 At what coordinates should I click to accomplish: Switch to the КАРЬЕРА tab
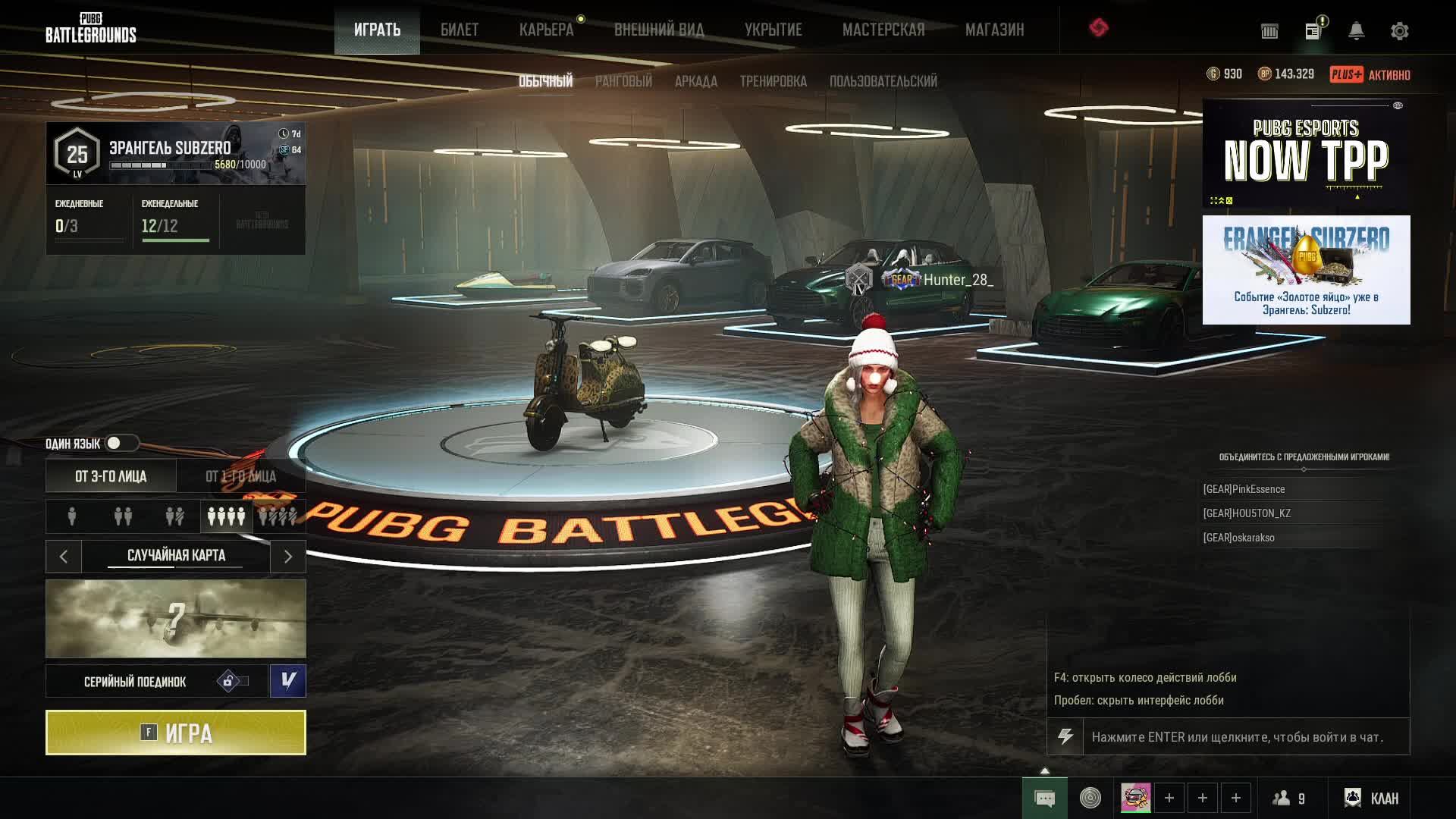[546, 30]
